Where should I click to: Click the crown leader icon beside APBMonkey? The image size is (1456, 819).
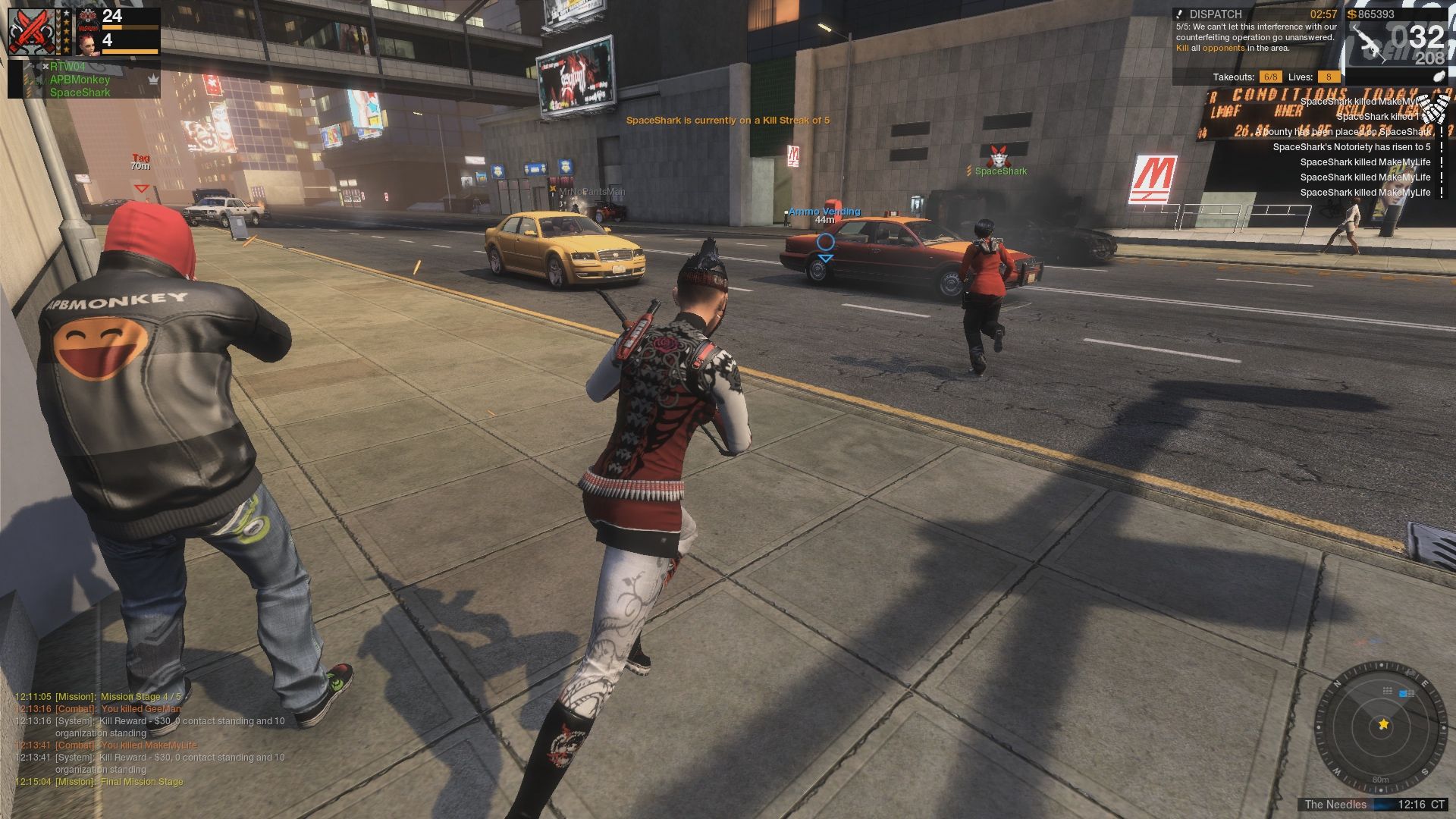tap(153, 80)
